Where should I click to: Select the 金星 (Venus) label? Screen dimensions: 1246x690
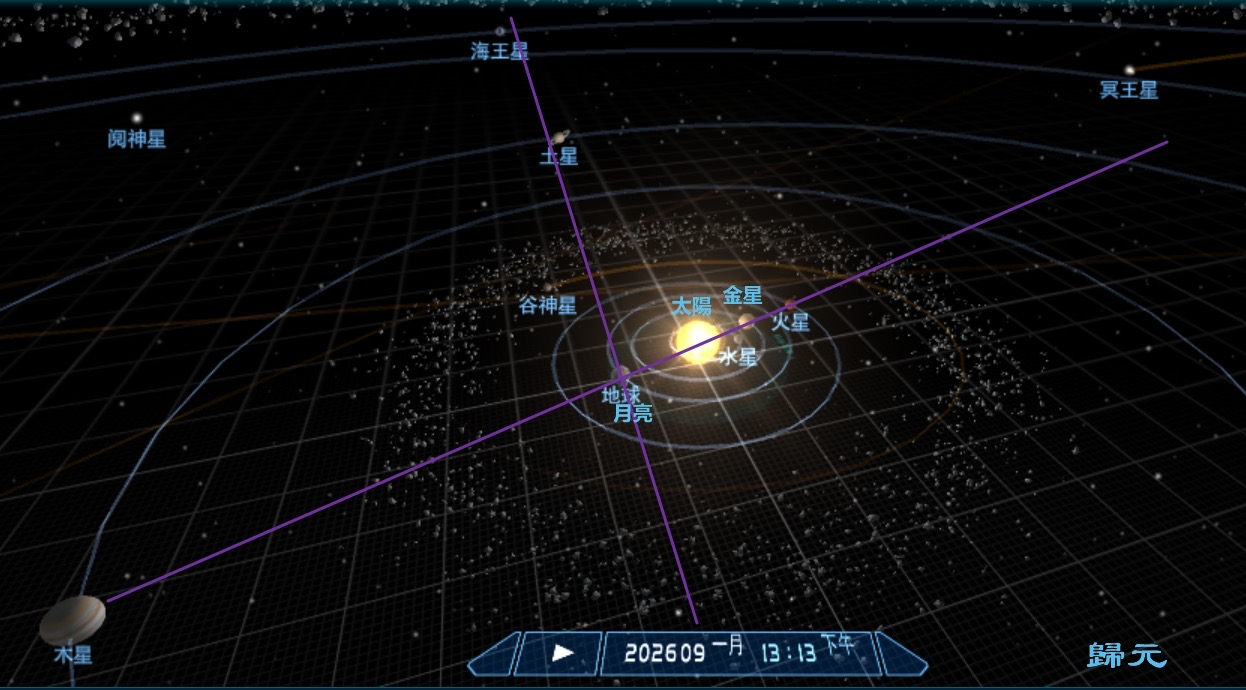742,295
